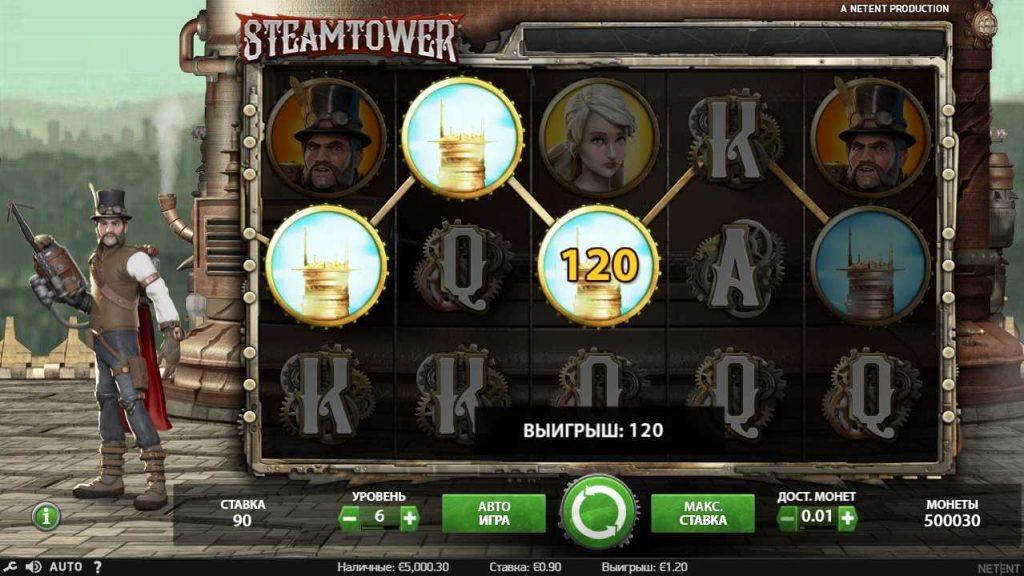This screenshot has height=576, width=1024.
Task: Start autoplay with the АВТО ИГРА button
Action: pyautogui.click(x=493, y=513)
